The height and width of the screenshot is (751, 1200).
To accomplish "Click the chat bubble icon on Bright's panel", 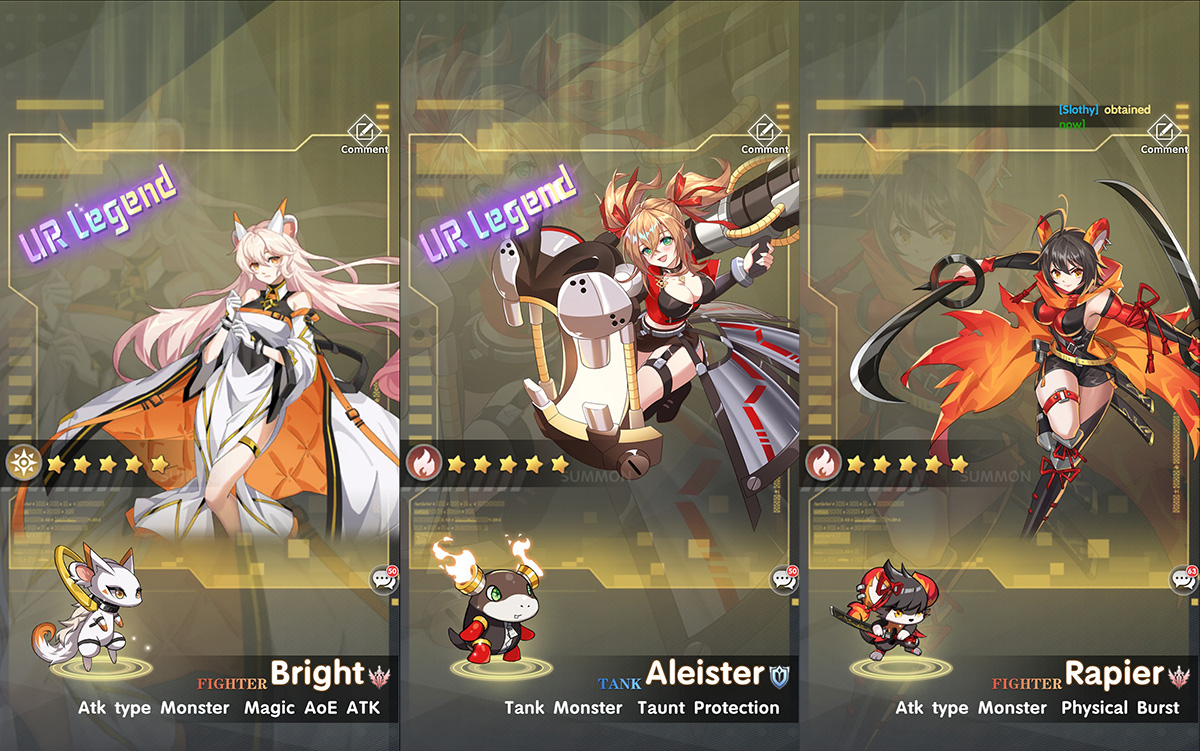I will pos(383,579).
